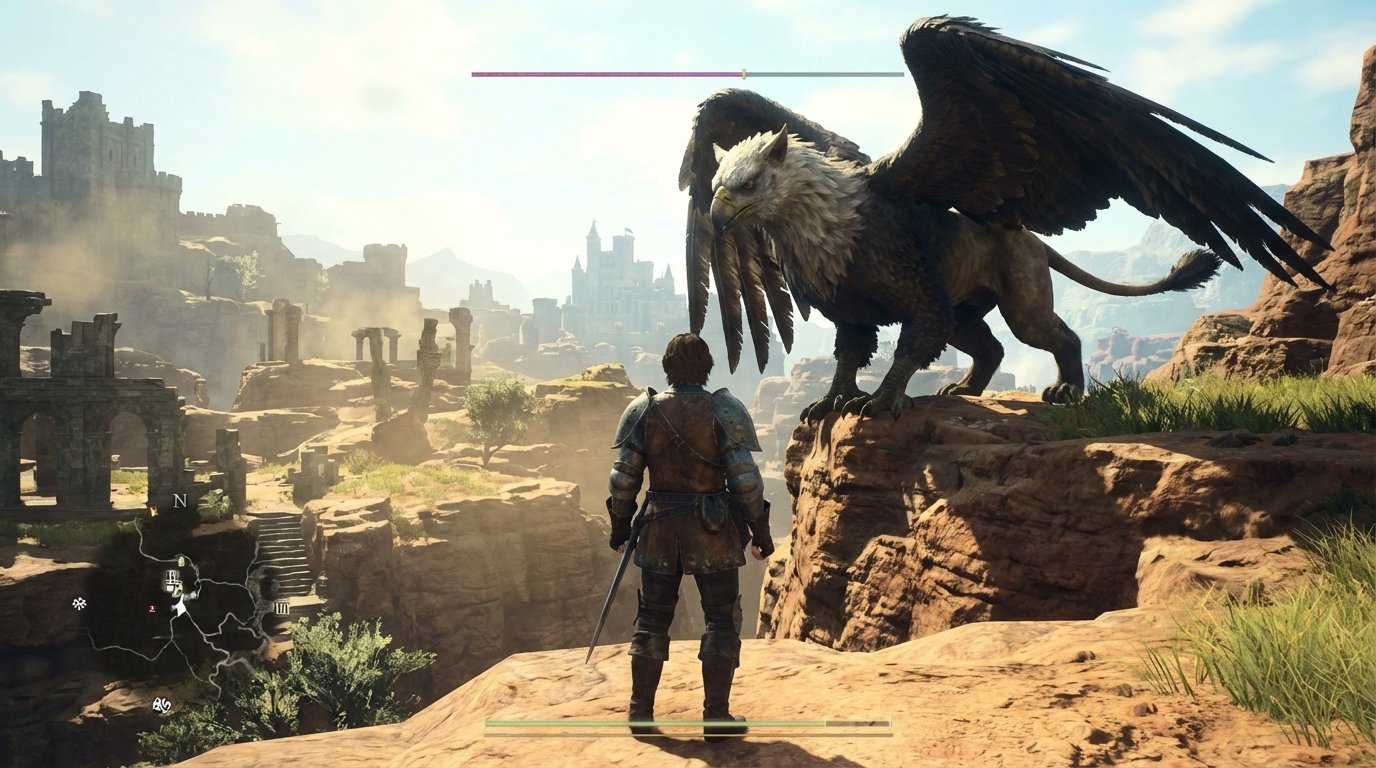The image size is (1376, 768).
Task: Click the gate icon on the minimap's right edge
Action: coord(283,609)
